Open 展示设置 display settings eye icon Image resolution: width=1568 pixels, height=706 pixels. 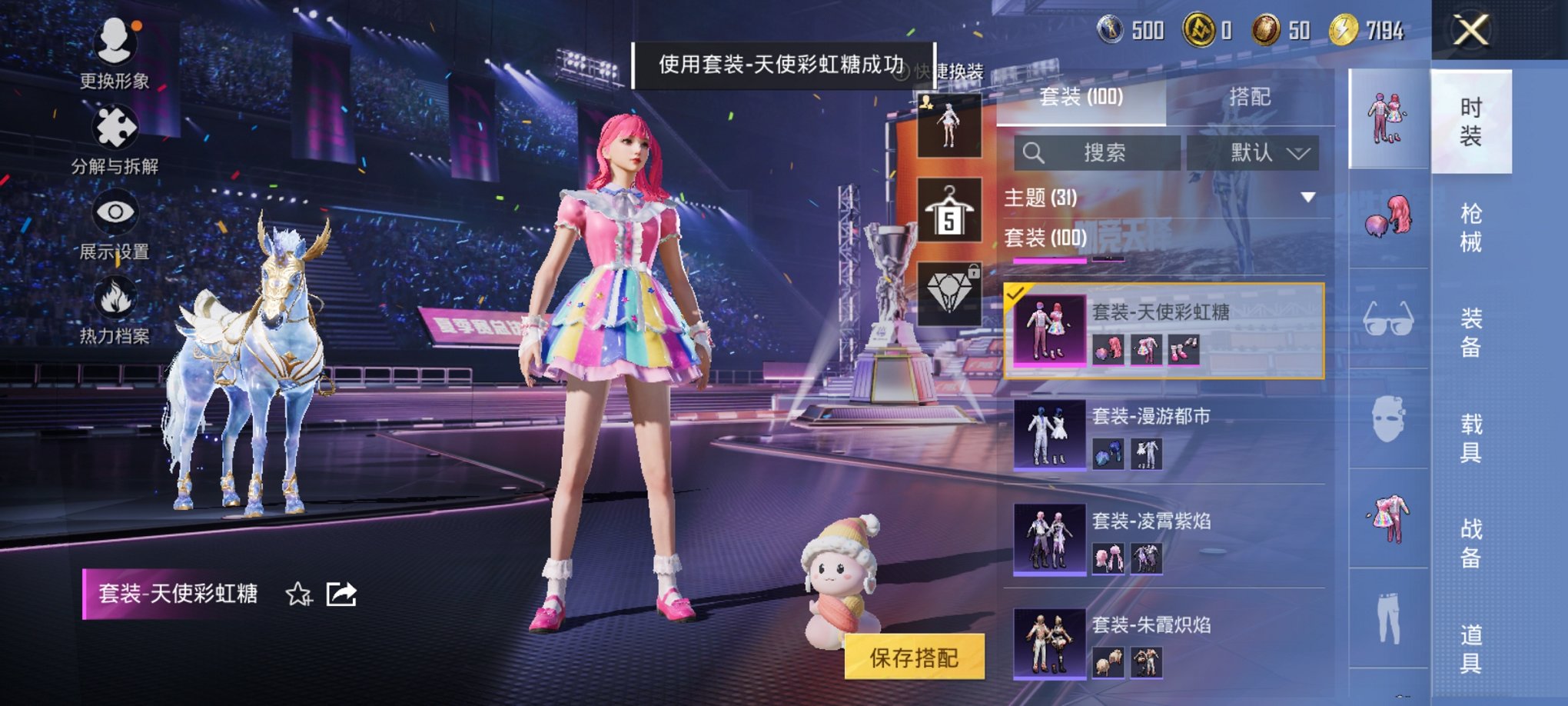tap(115, 211)
